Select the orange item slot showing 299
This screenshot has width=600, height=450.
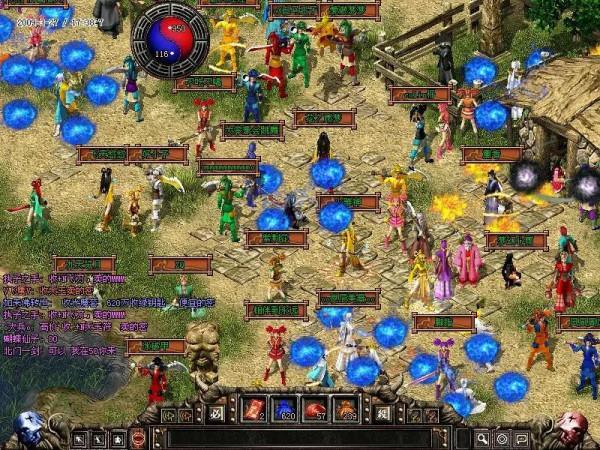(346, 408)
